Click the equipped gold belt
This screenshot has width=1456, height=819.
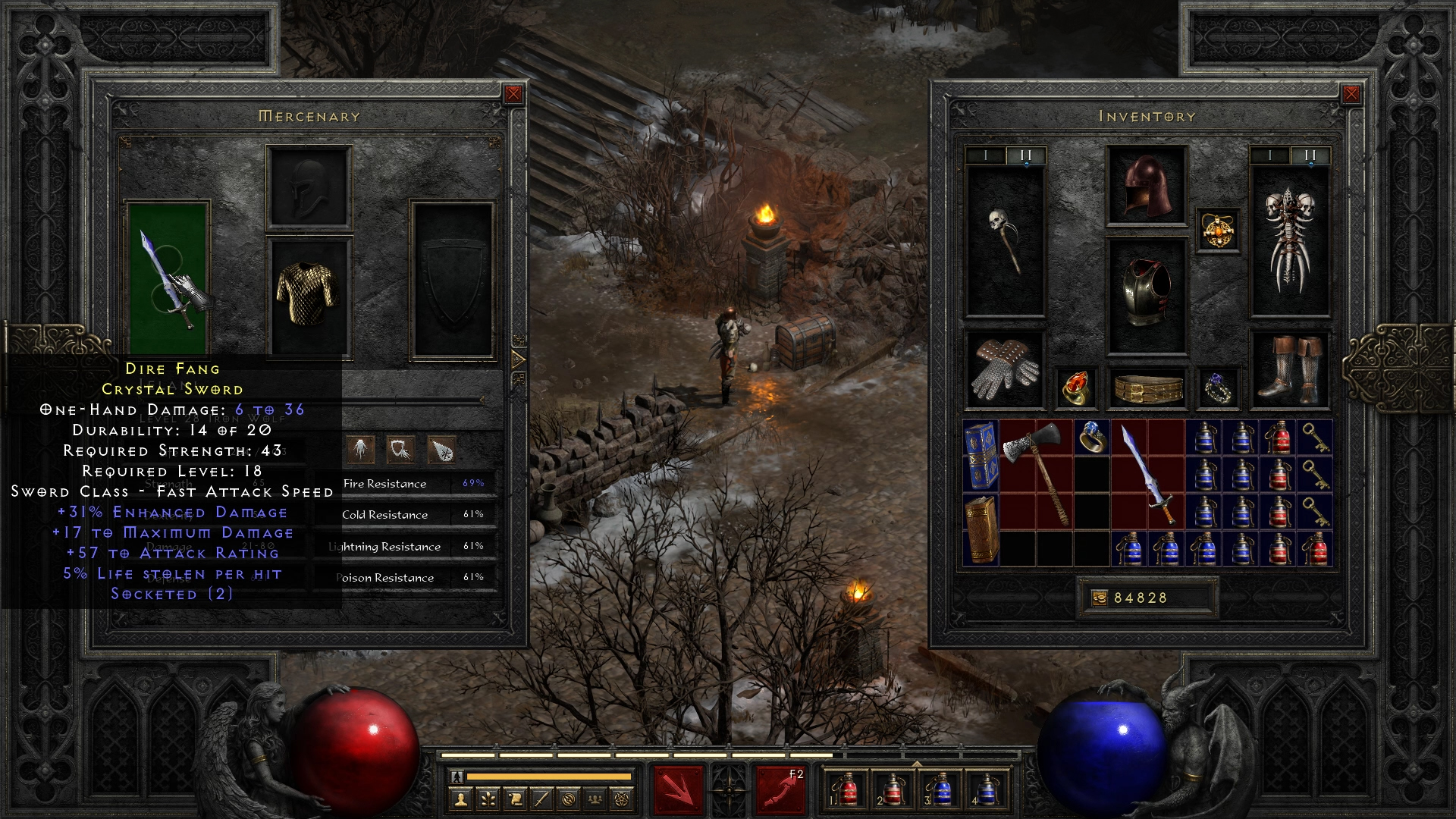coord(1147,388)
